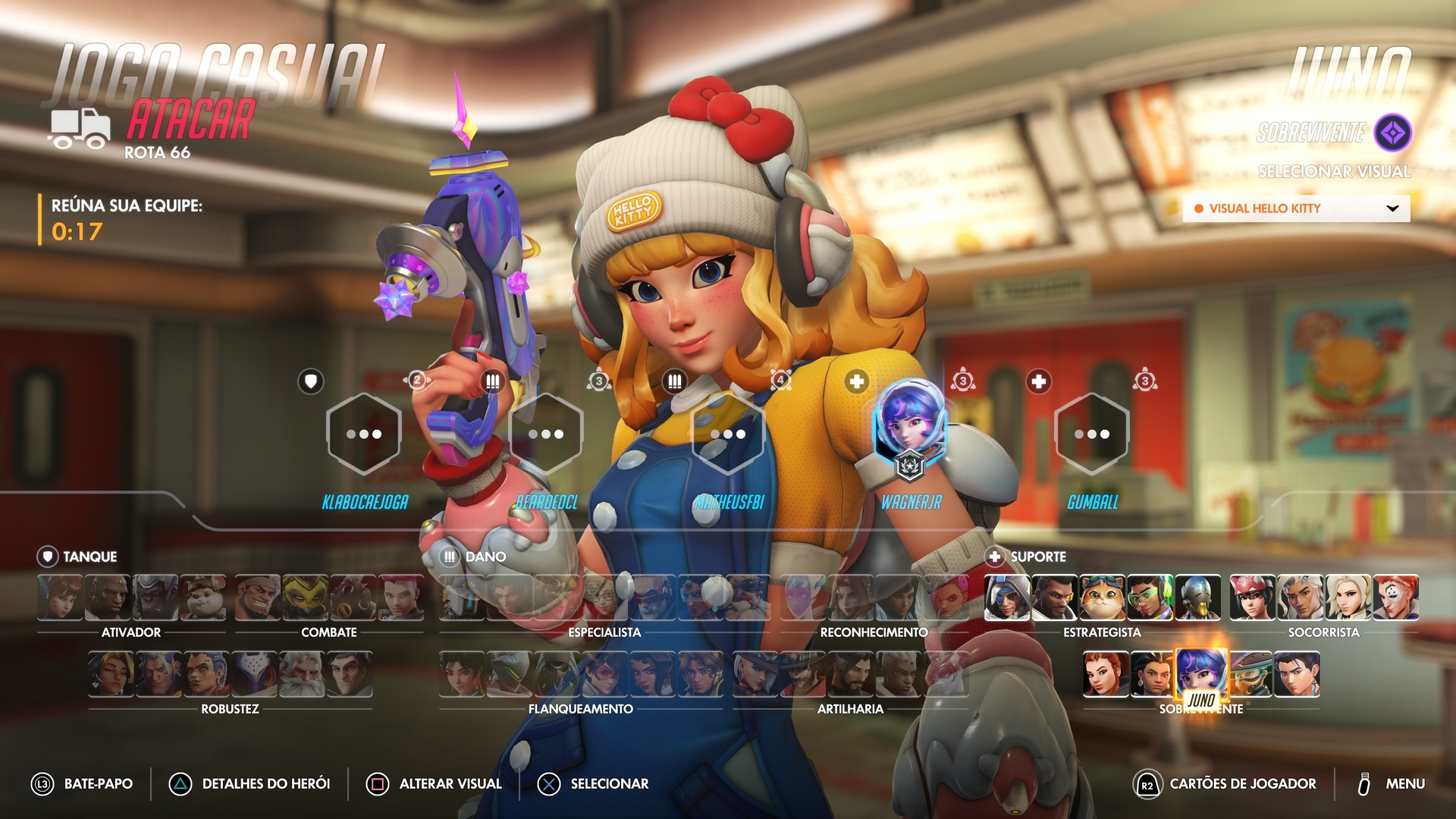
Task: Select Moira's masked portrait
Action: [1395, 598]
